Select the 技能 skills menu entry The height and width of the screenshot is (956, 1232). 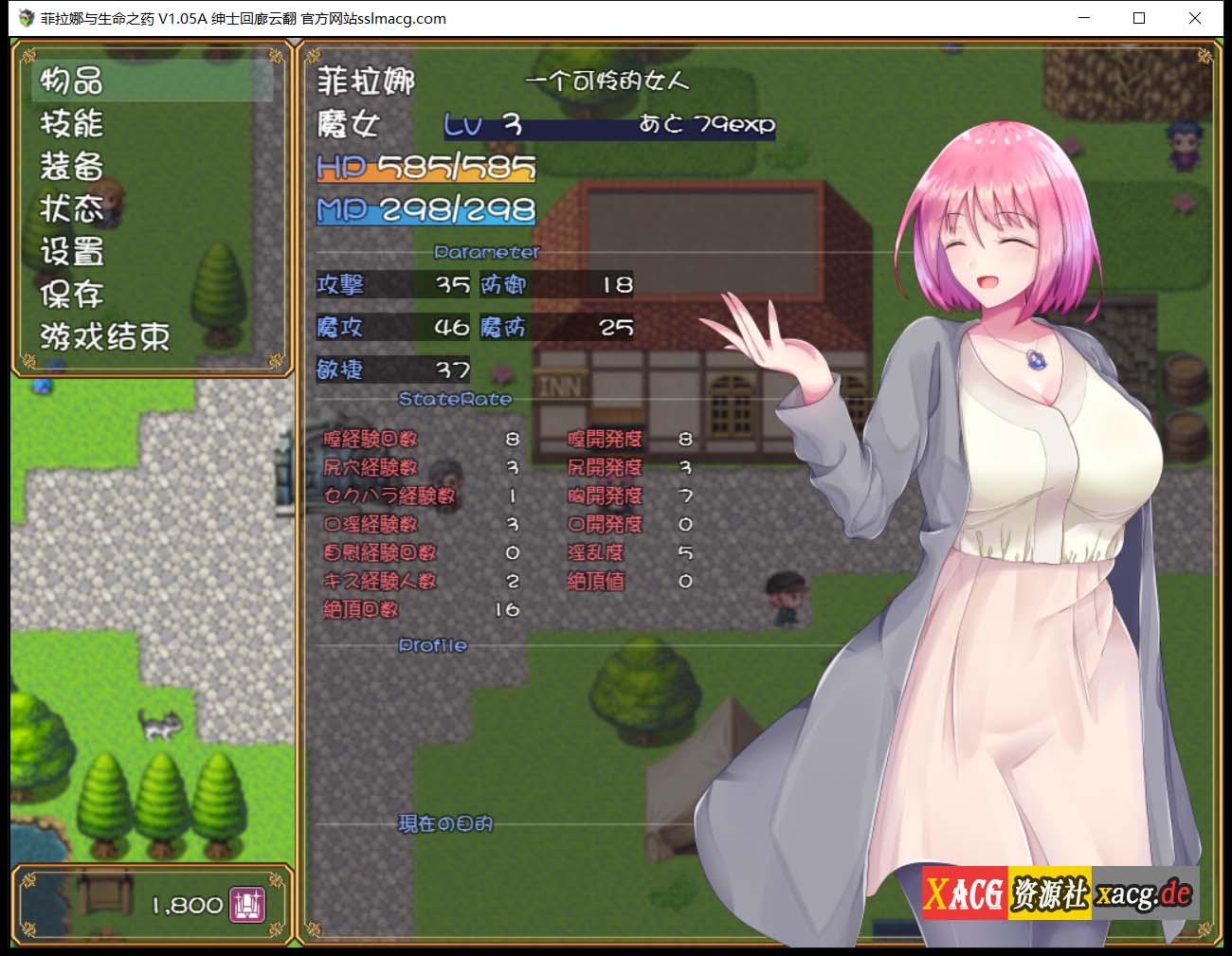(x=71, y=124)
